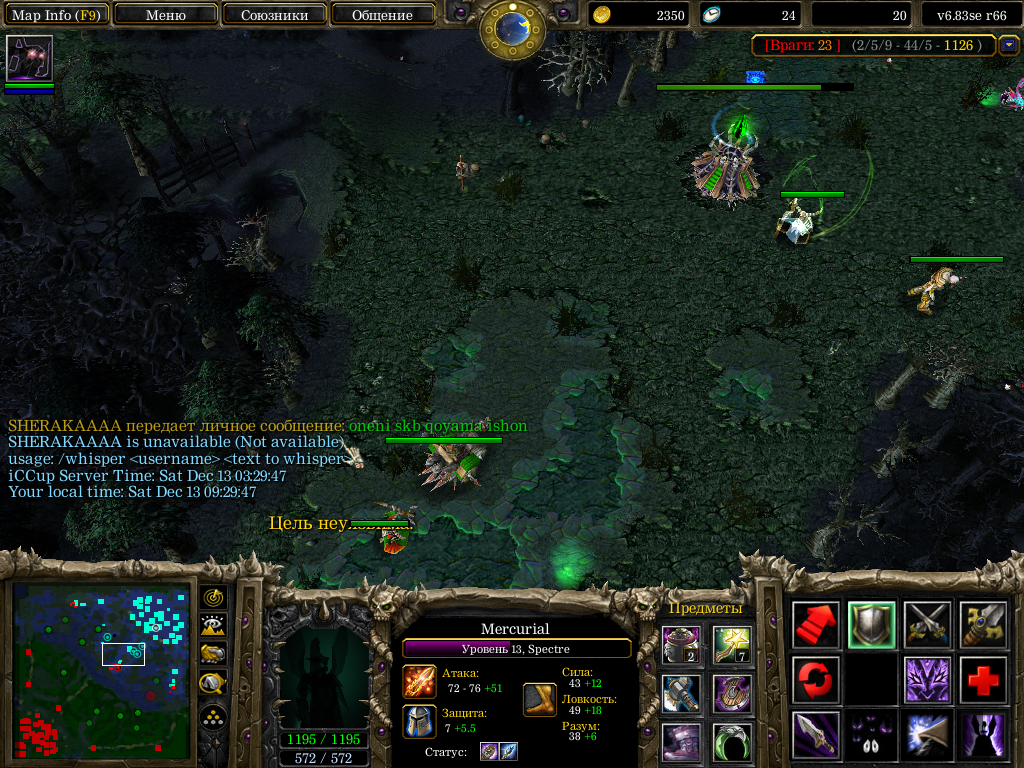
Task: Select the Magic Wand item with 7 charges
Action: click(x=733, y=643)
